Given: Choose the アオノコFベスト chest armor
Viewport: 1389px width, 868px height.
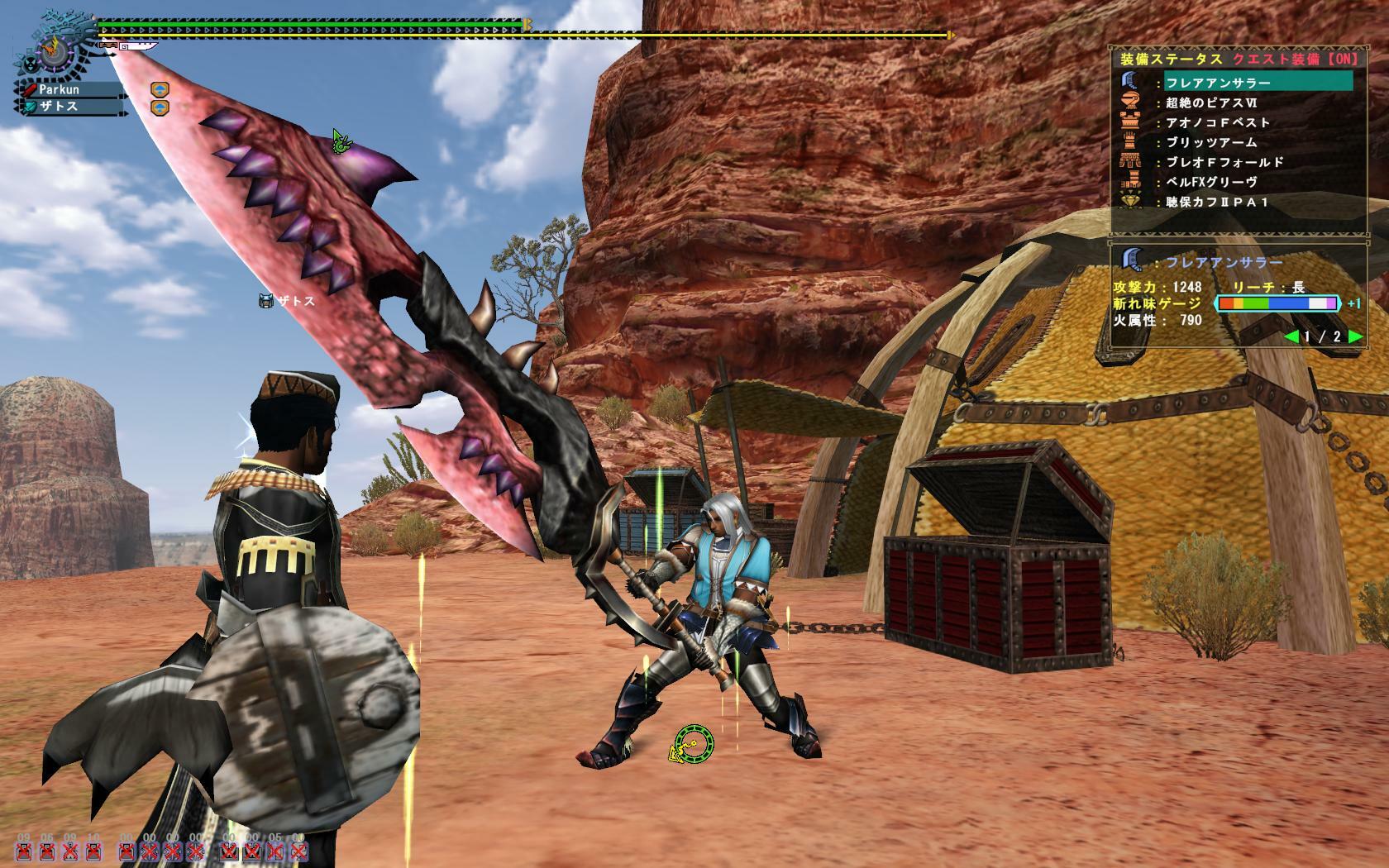Looking at the screenshot, I should pyautogui.click(x=1217, y=122).
